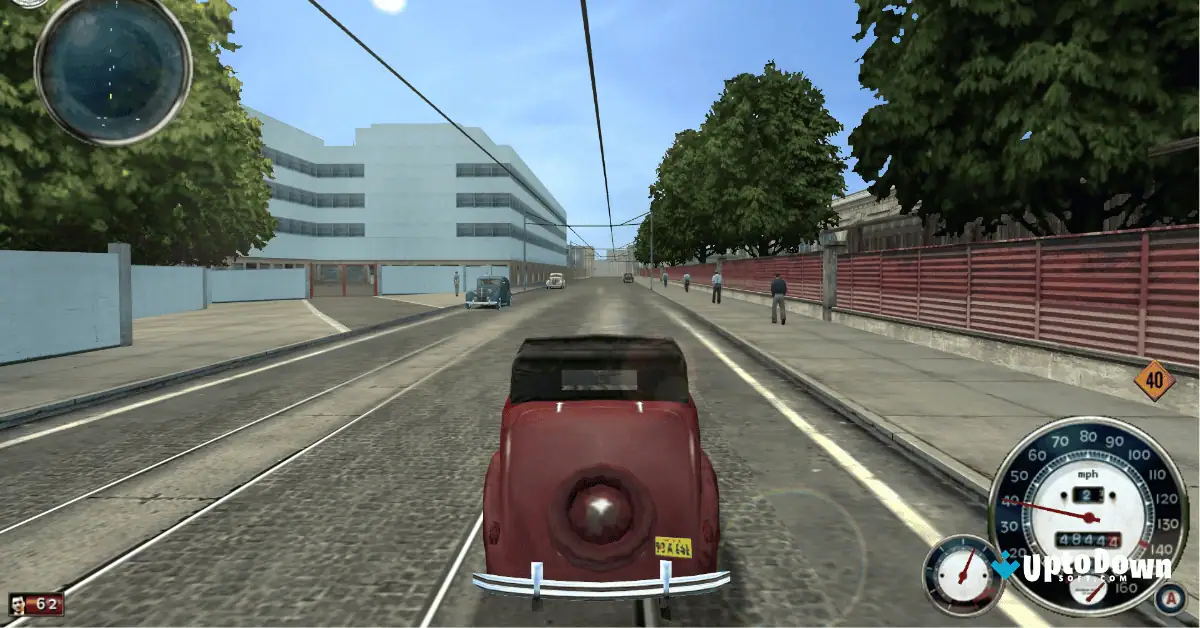Select the small fuel gauge dial
1200x628 pixels.
click(x=963, y=575)
